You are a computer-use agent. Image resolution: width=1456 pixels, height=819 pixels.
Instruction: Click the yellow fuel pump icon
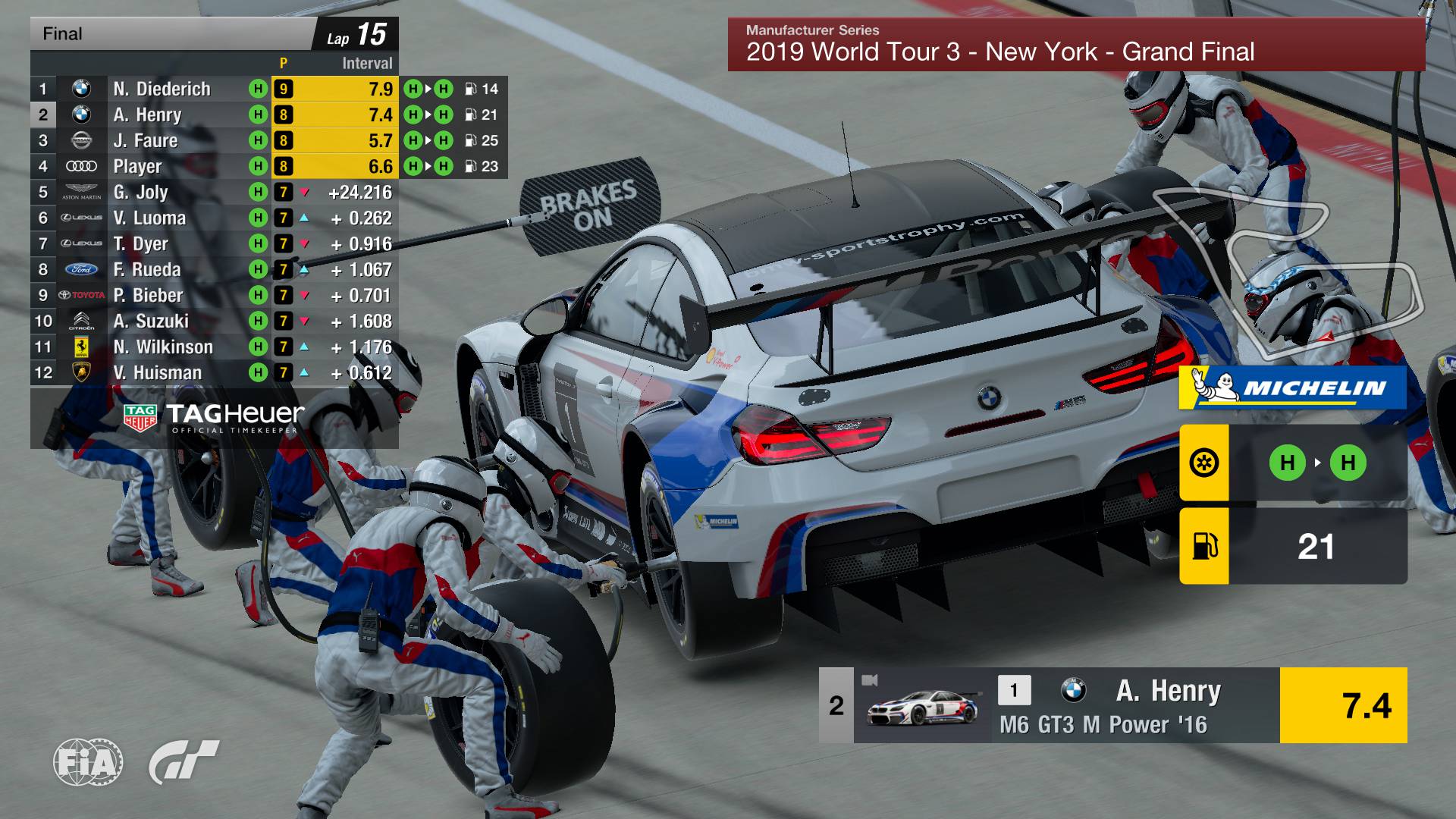(x=1203, y=546)
